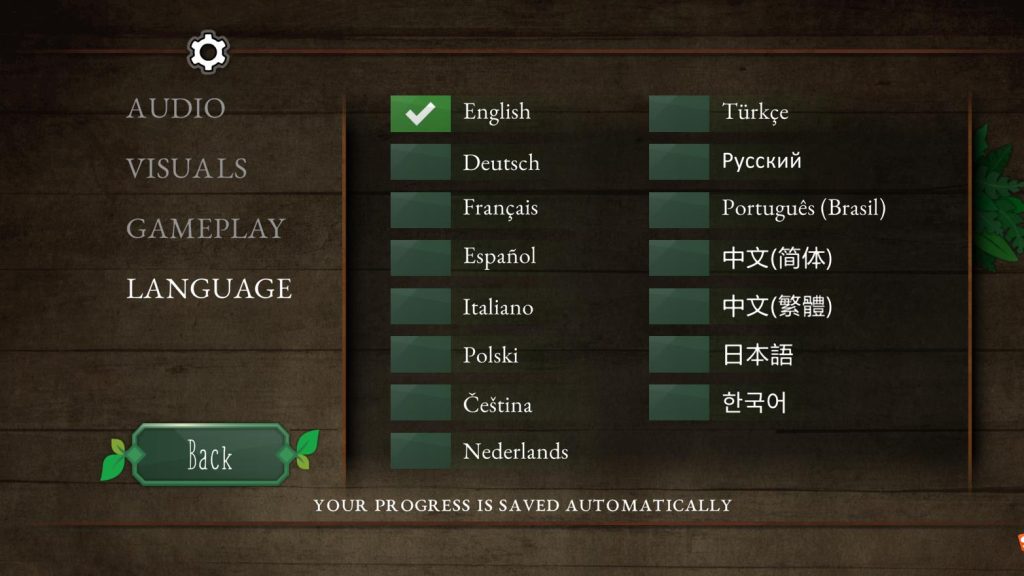Image resolution: width=1024 pixels, height=576 pixels.
Task: Go to the Gameplay settings tab
Action: (206, 228)
